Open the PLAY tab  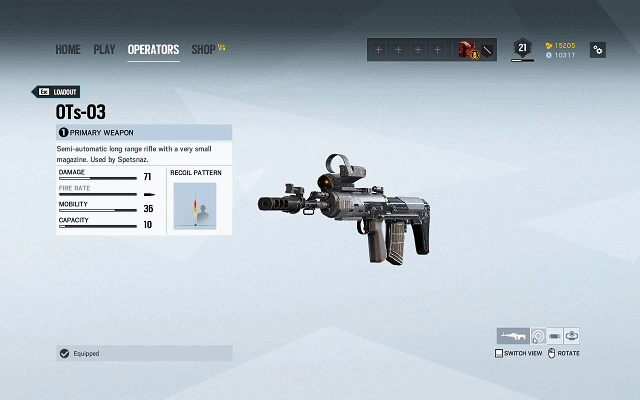104,49
